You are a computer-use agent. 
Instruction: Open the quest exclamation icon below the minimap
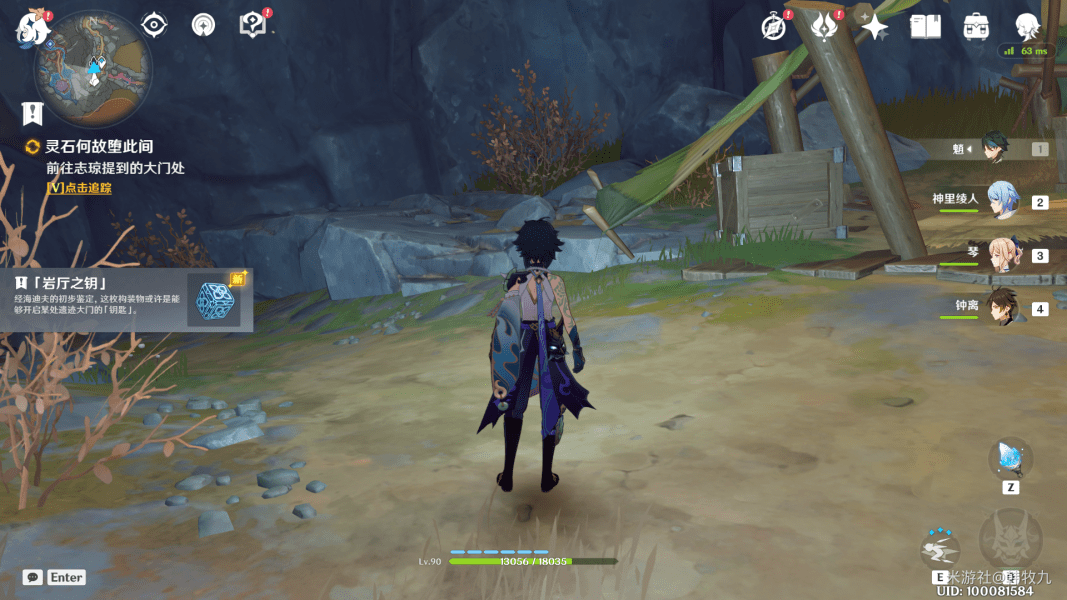(x=34, y=112)
